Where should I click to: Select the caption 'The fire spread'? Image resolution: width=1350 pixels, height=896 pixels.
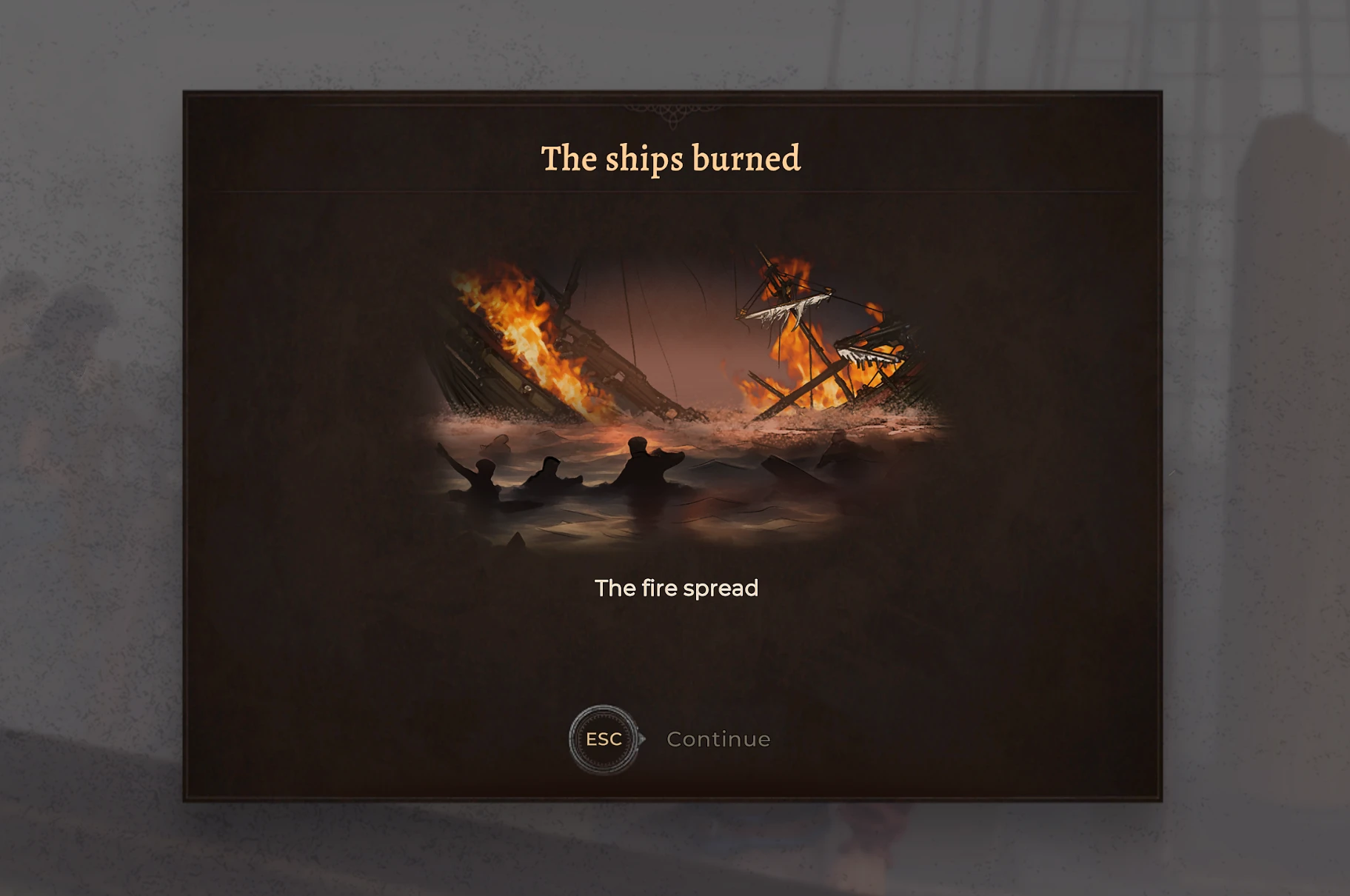point(676,587)
